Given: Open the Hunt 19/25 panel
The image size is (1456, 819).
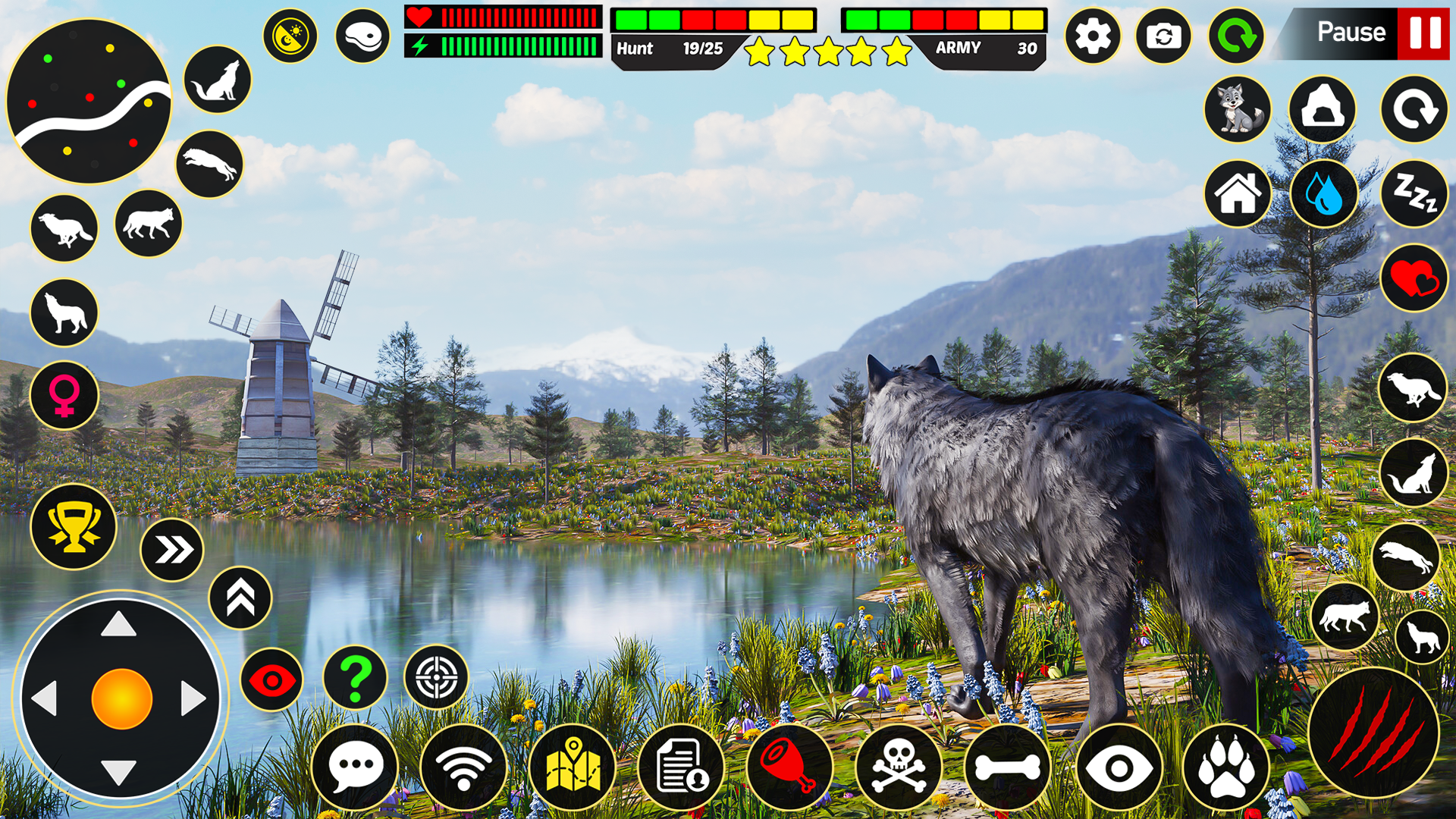Looking at the screenshot, I should [667, 50].
